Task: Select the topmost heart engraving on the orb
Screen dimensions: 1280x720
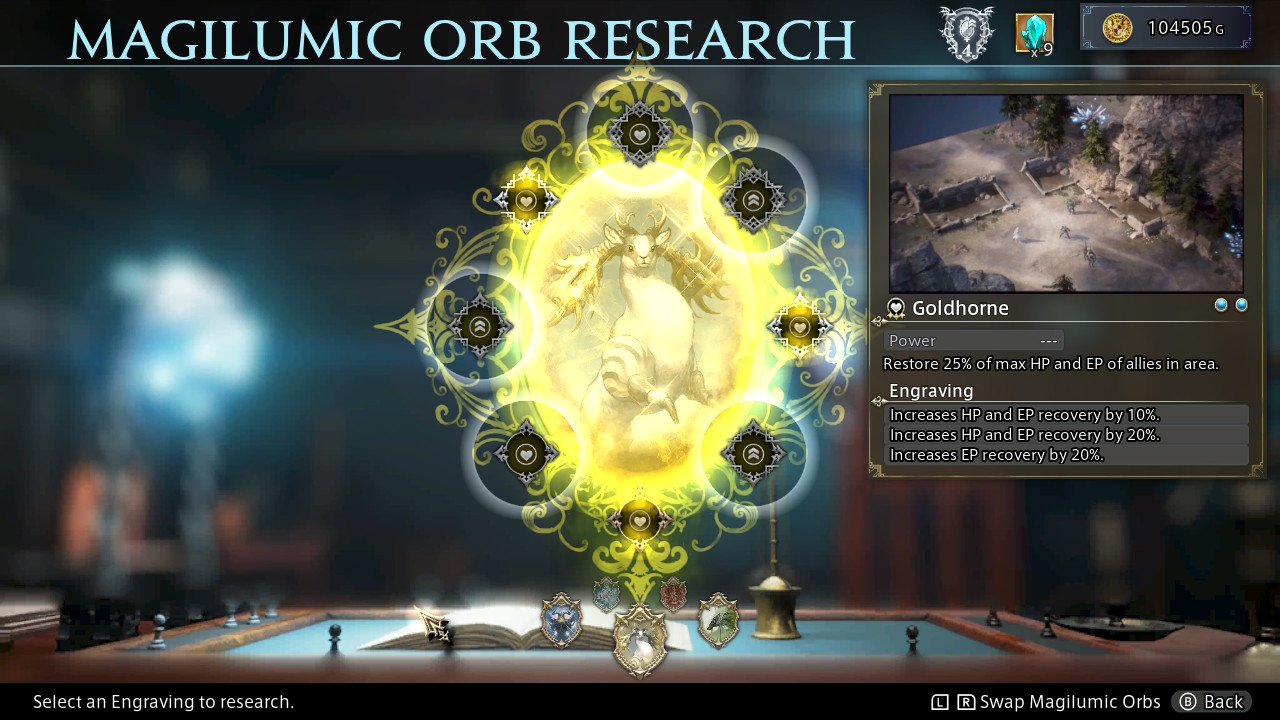Action: click(x=640, y=135)
